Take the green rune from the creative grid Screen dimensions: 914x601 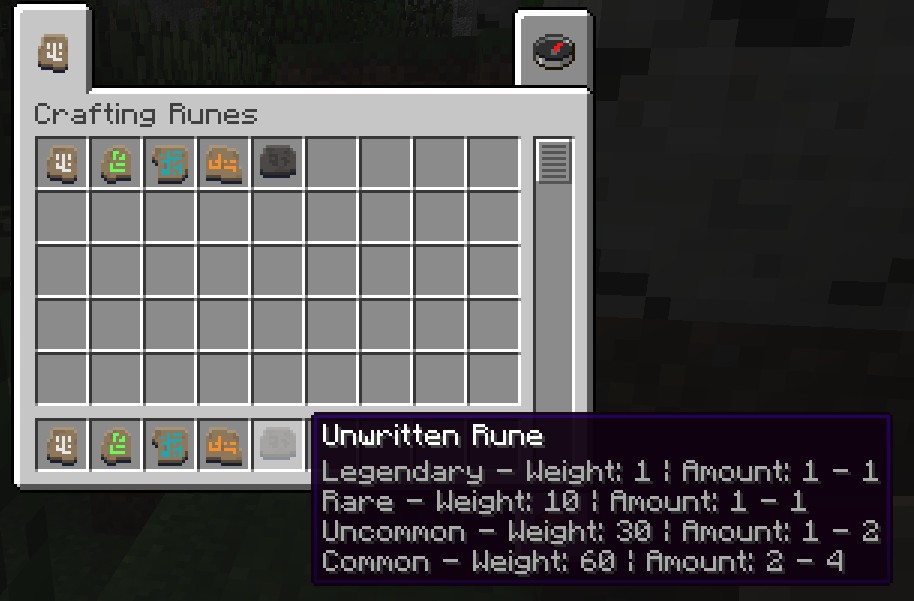[x=117, y=163]
